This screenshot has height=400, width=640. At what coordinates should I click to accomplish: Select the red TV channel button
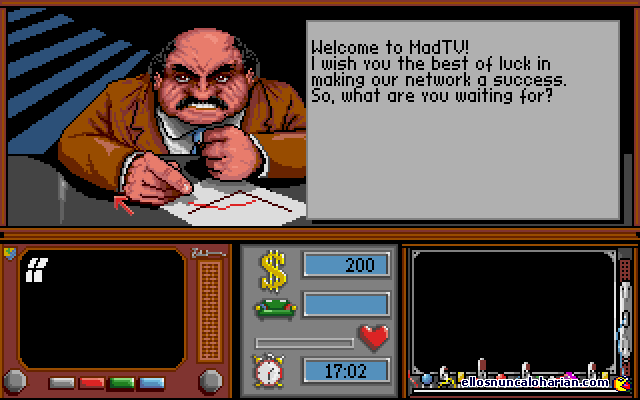pos(92,382)
